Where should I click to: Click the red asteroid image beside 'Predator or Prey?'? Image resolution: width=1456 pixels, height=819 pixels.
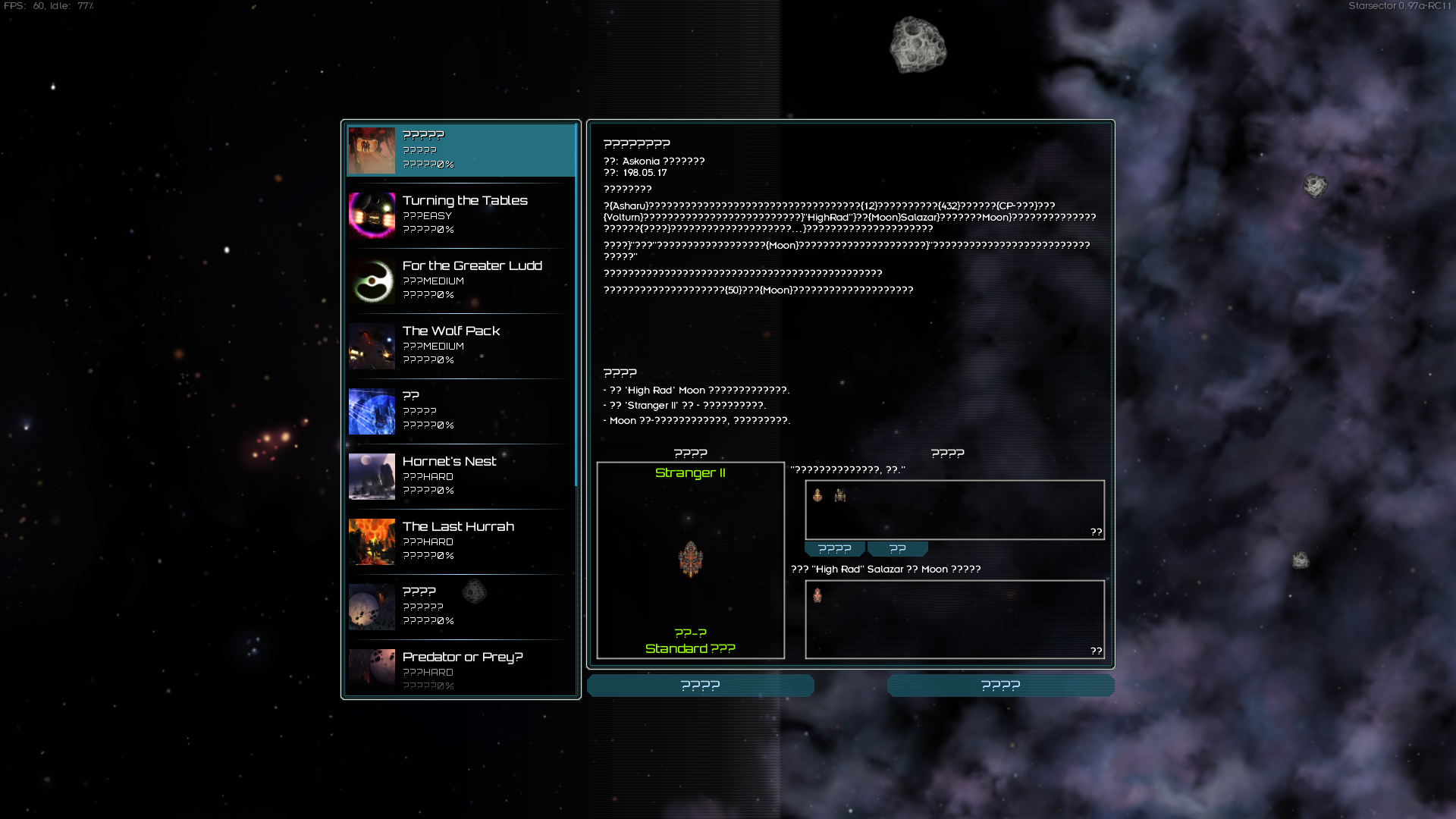click(371, 671)
